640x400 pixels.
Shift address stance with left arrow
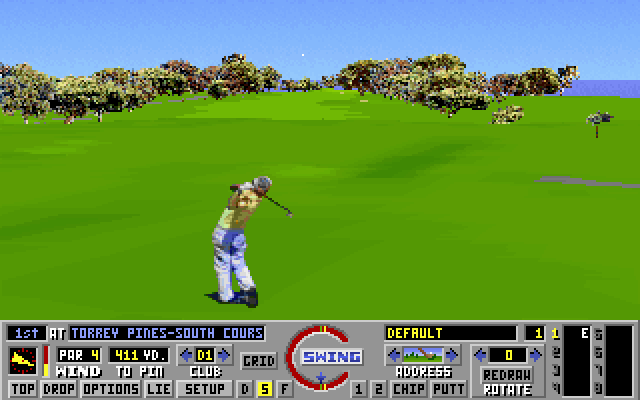coord(393,354)
